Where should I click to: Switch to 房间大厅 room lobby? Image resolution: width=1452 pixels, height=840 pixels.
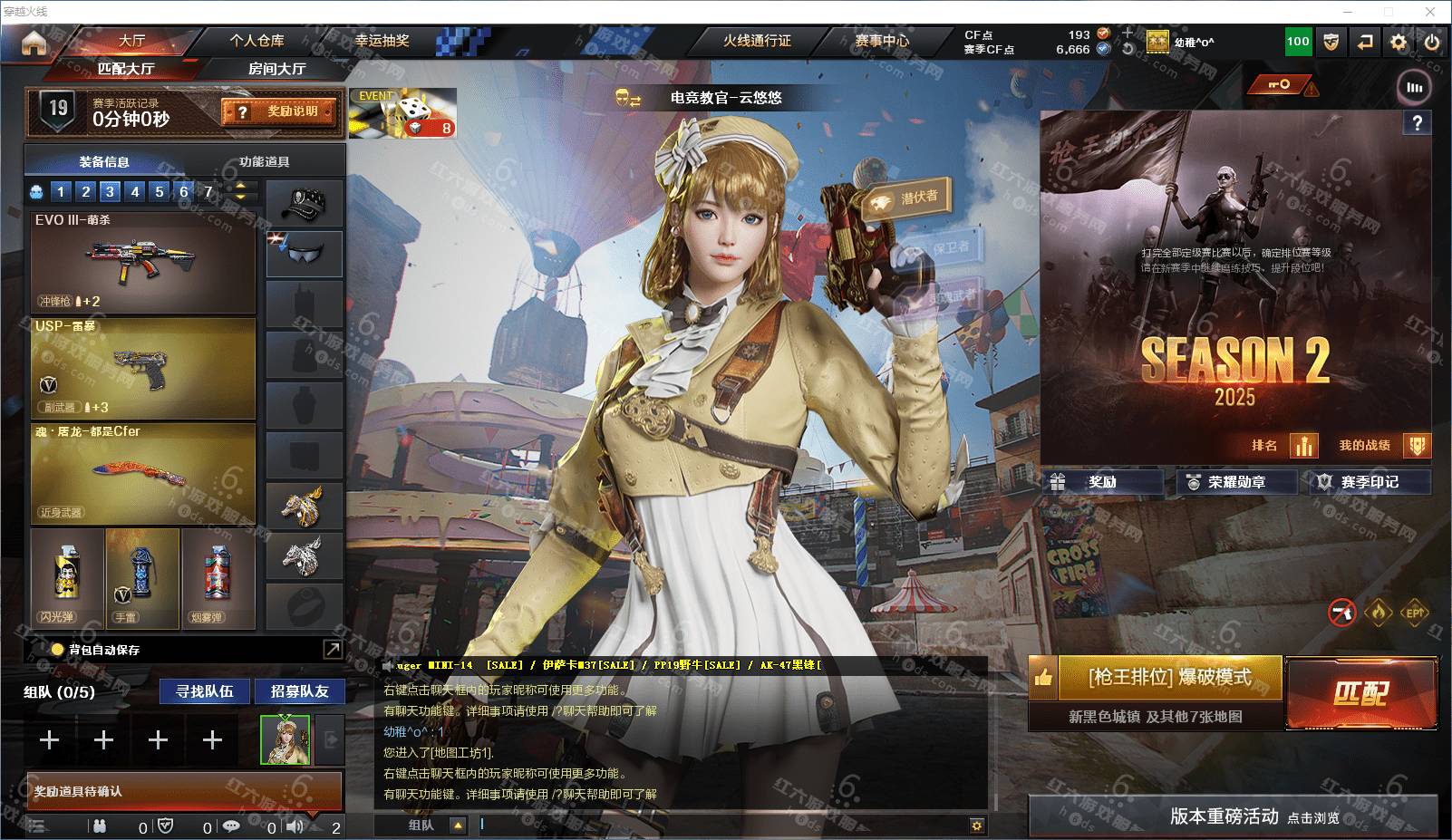[x=276, y=69]
